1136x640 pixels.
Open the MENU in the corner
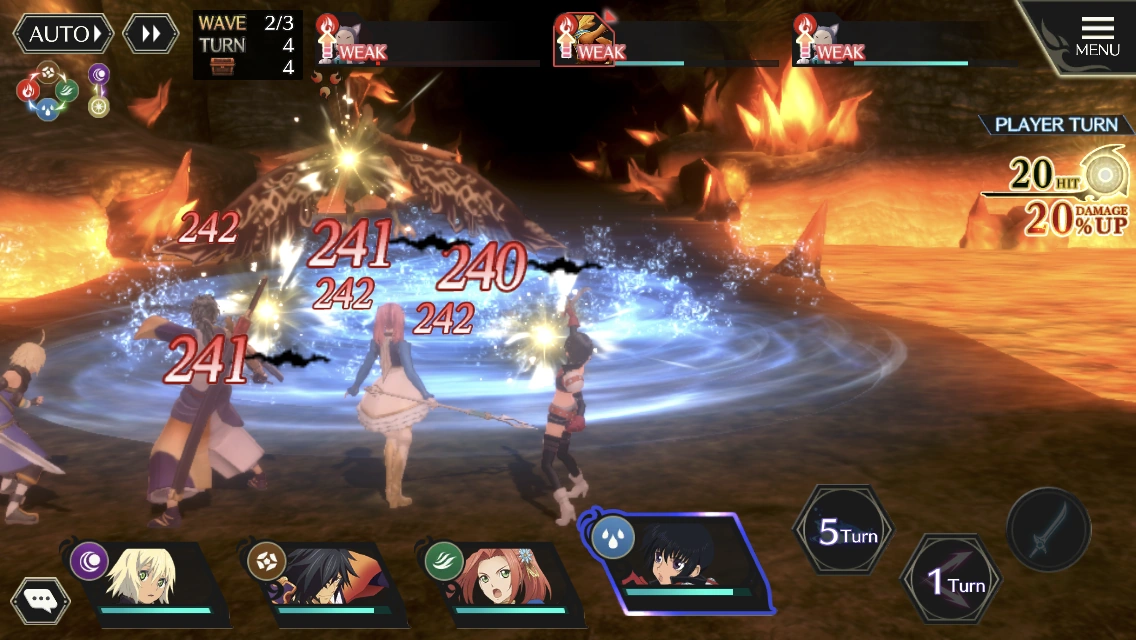point(1097,37)
